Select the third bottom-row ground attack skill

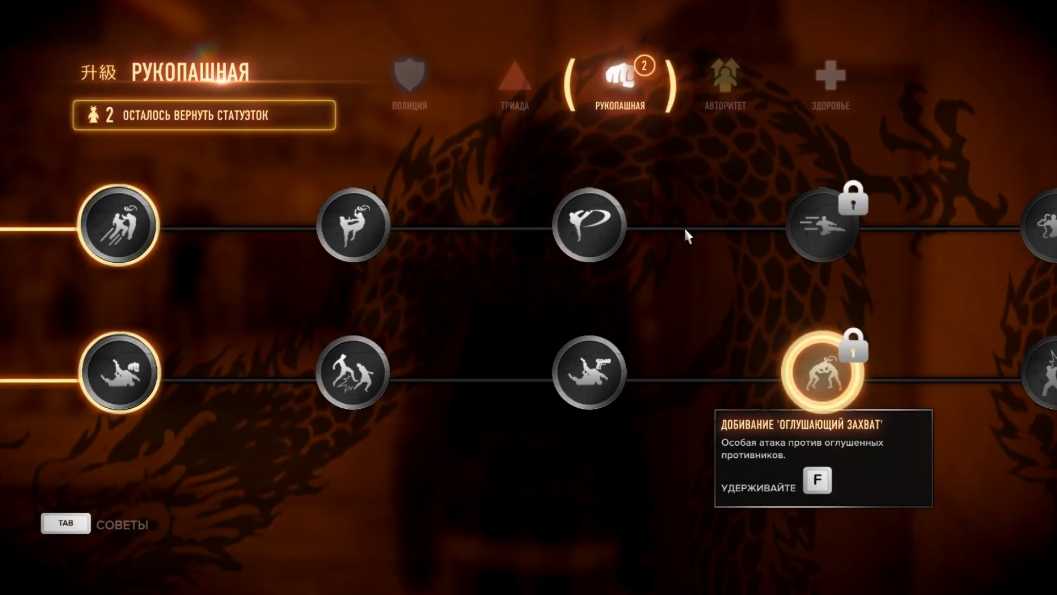(589, 373)
